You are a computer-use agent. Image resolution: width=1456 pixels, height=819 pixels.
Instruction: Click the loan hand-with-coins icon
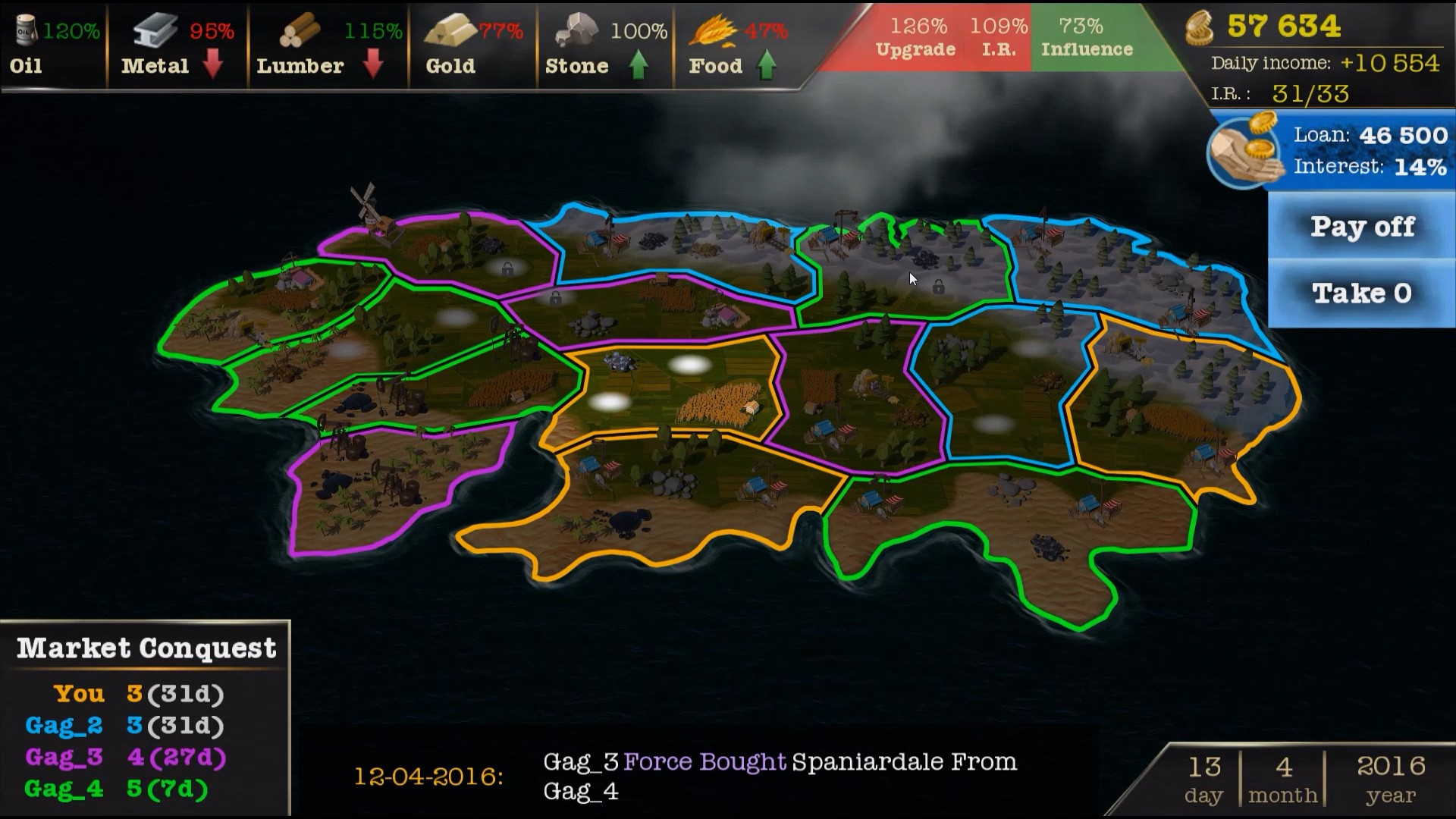(x=1244, y=150)
